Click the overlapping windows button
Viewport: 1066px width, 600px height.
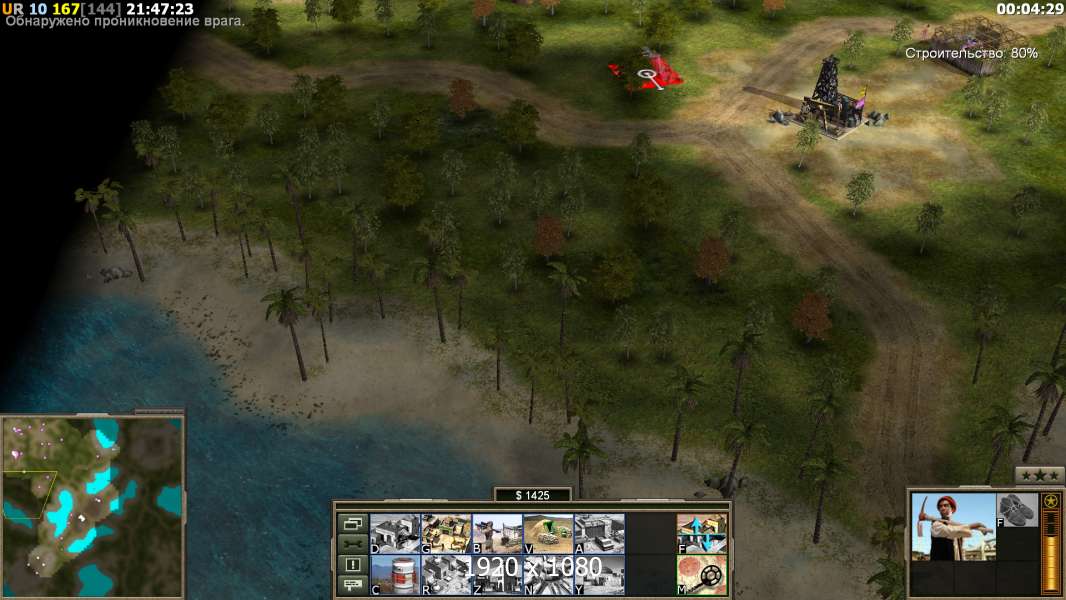coord(352,523)
